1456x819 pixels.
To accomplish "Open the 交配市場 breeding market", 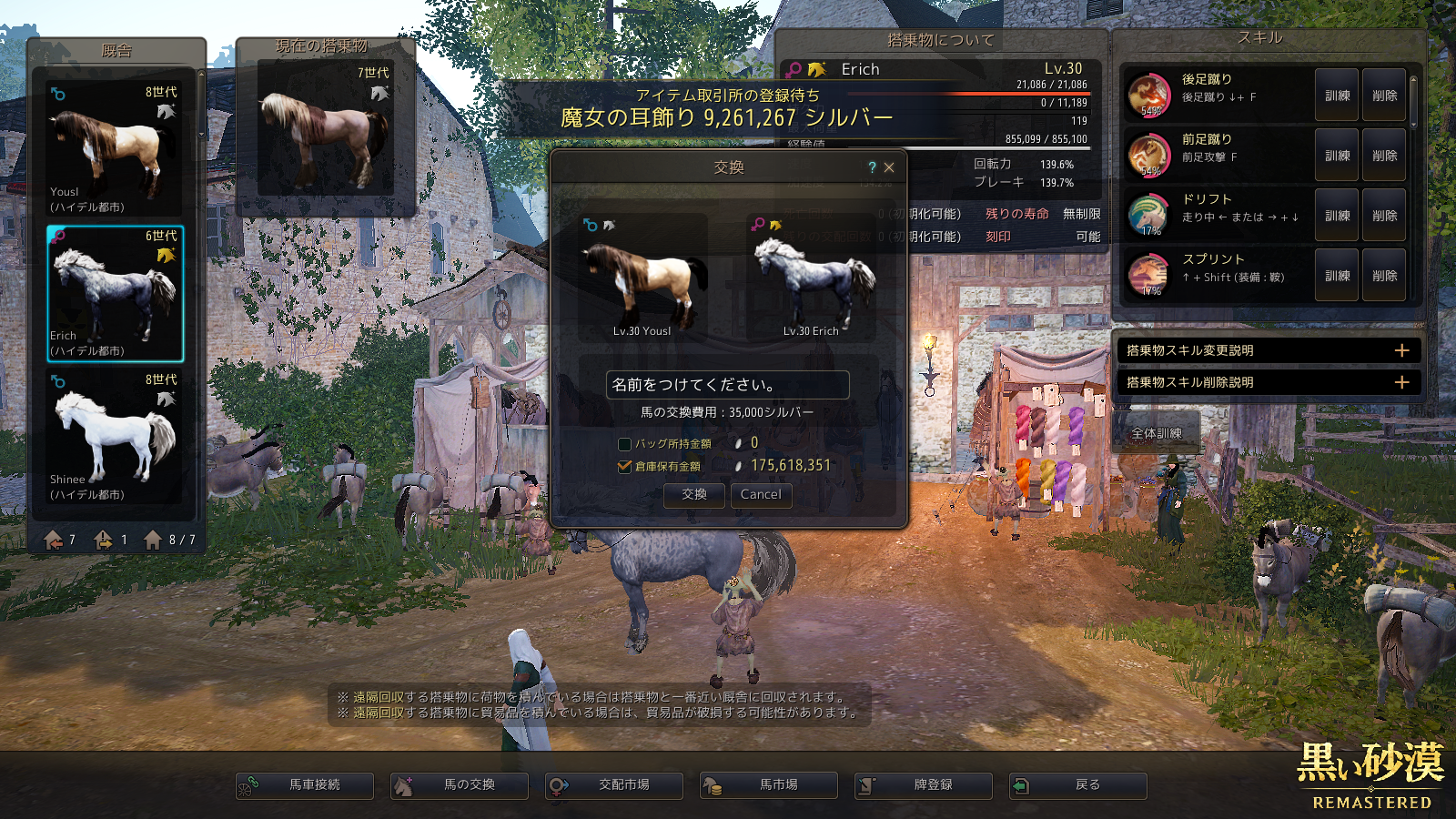I will [614, 785].
